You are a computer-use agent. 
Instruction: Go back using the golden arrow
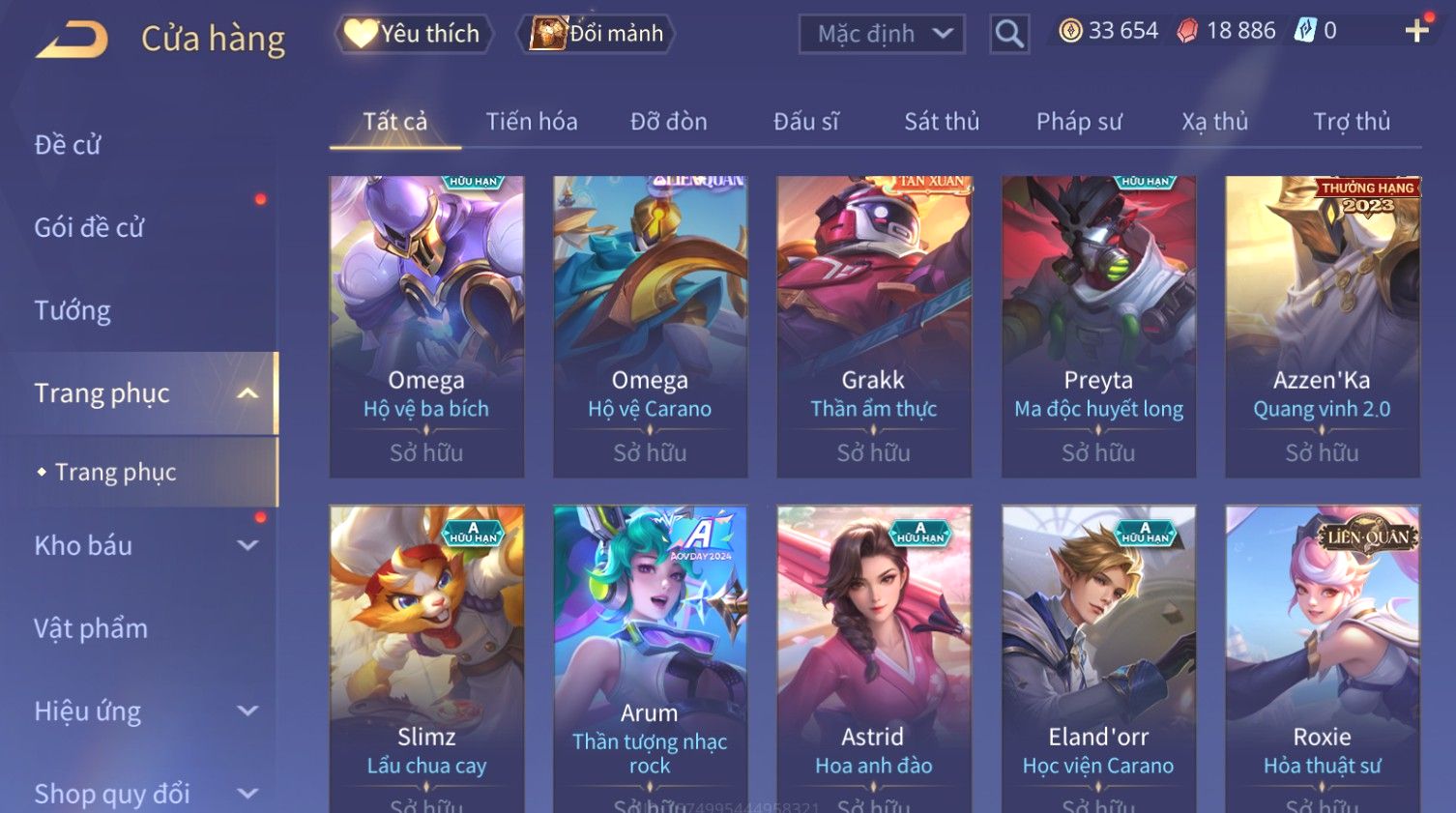72,40
